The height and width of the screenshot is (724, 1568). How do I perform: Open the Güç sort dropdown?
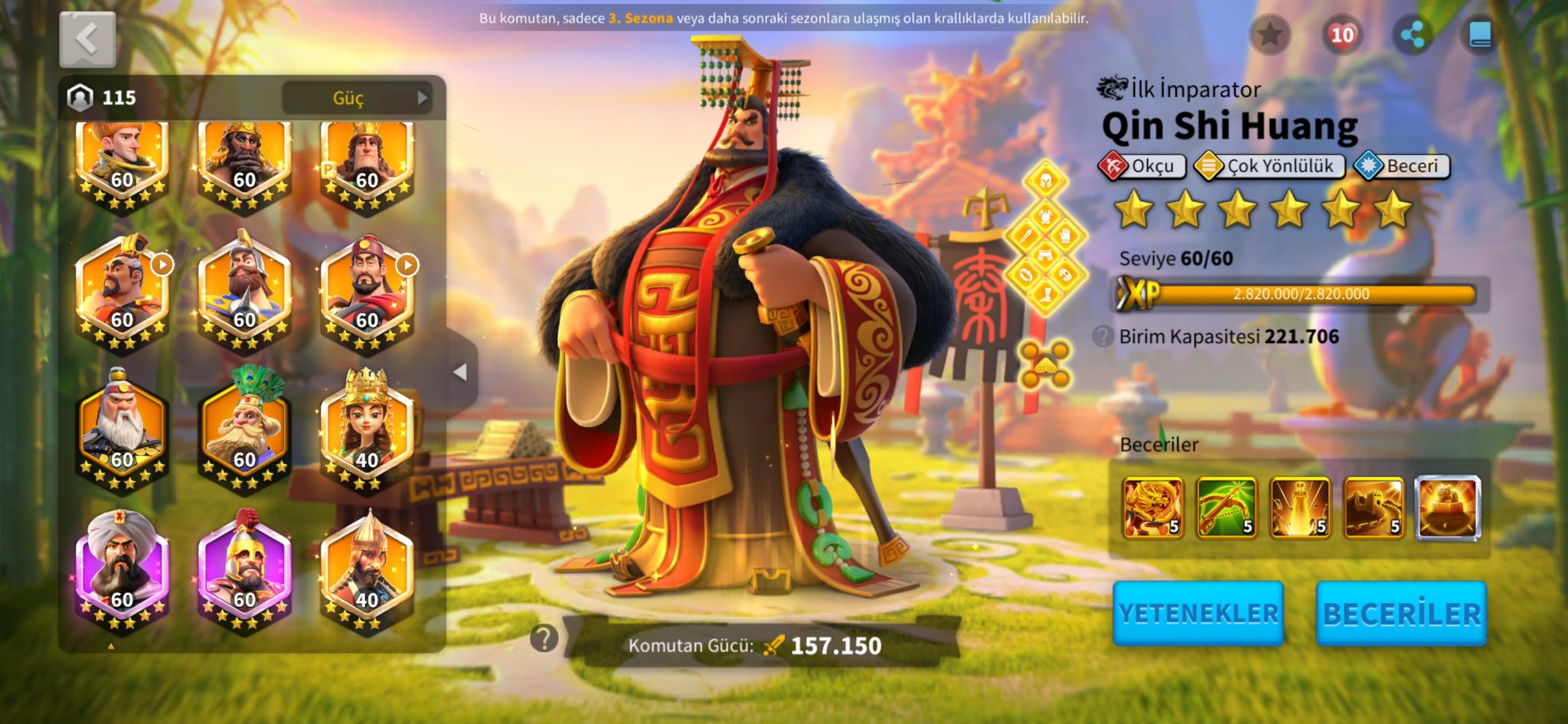click(x=357, y=98)
